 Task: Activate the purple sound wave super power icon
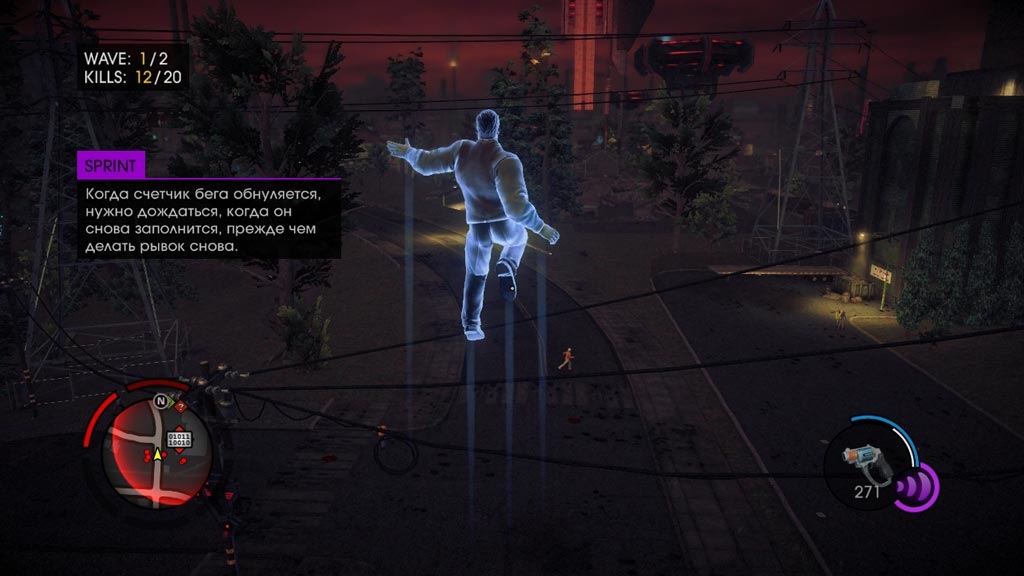pyautogui.click(x=915, y=486)
